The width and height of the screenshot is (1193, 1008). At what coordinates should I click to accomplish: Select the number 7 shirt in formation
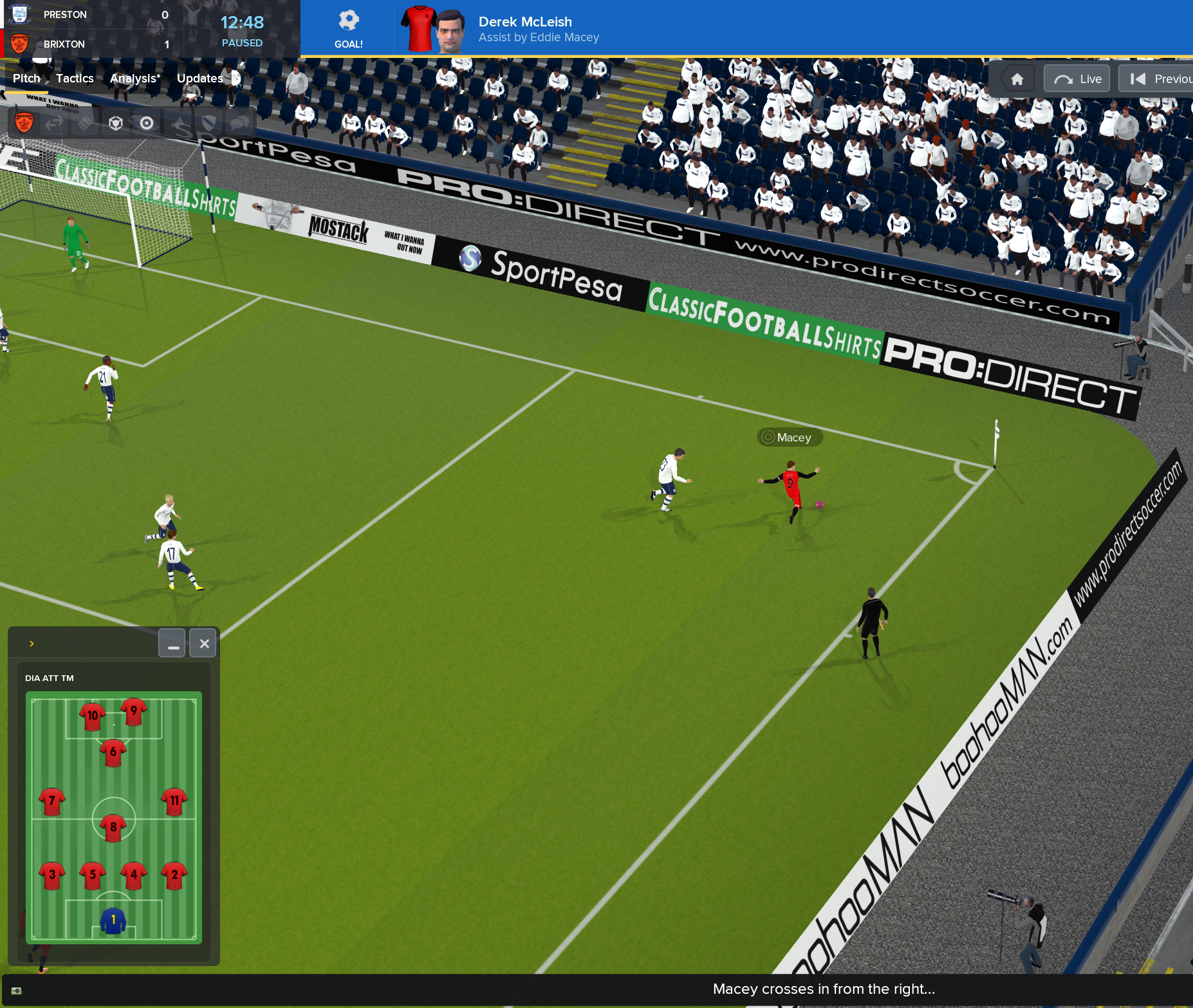tap(52, 801)
